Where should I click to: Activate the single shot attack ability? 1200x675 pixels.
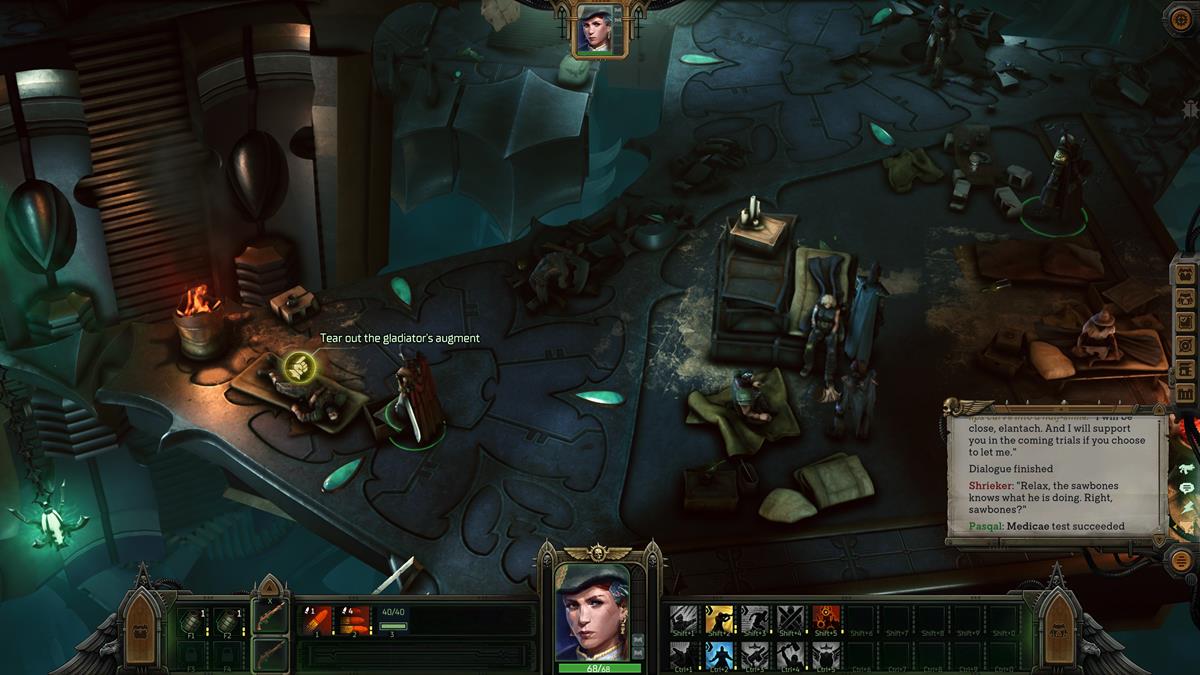click(316, 622)
